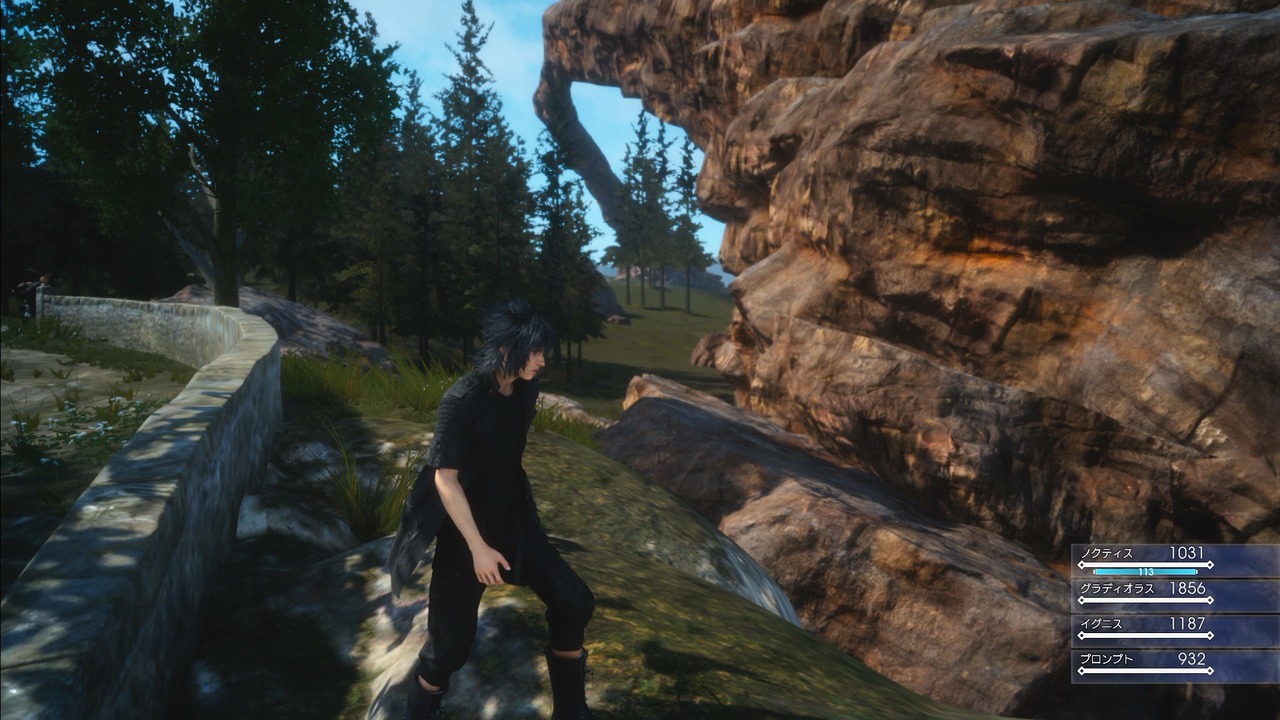Select グラディオラス in the party HUD

click(1116, 589)
